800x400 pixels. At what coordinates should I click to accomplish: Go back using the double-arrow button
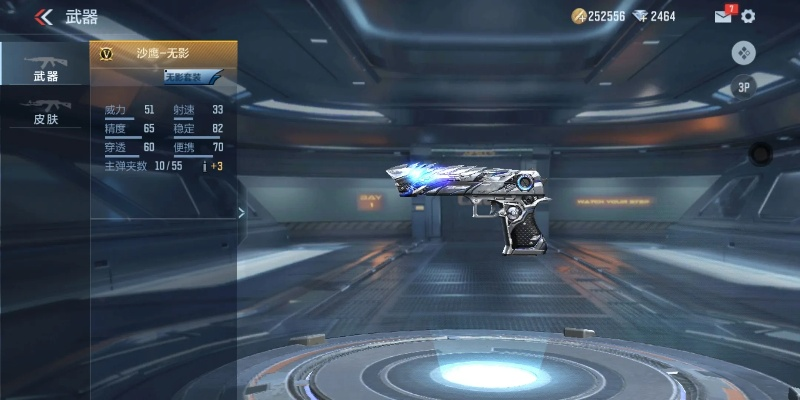(43, 17)
